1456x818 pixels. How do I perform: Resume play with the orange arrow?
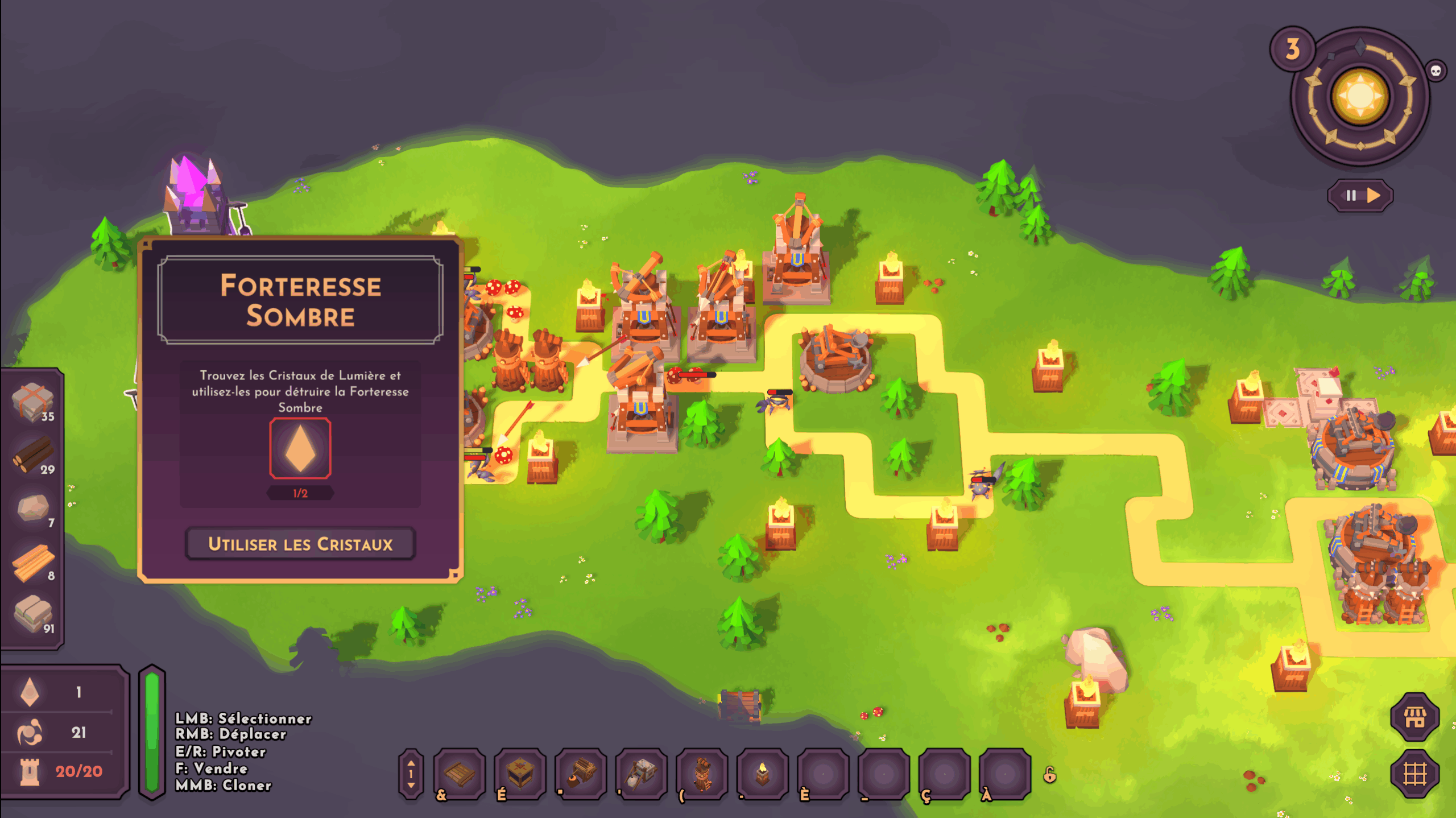click(1374, 196)
